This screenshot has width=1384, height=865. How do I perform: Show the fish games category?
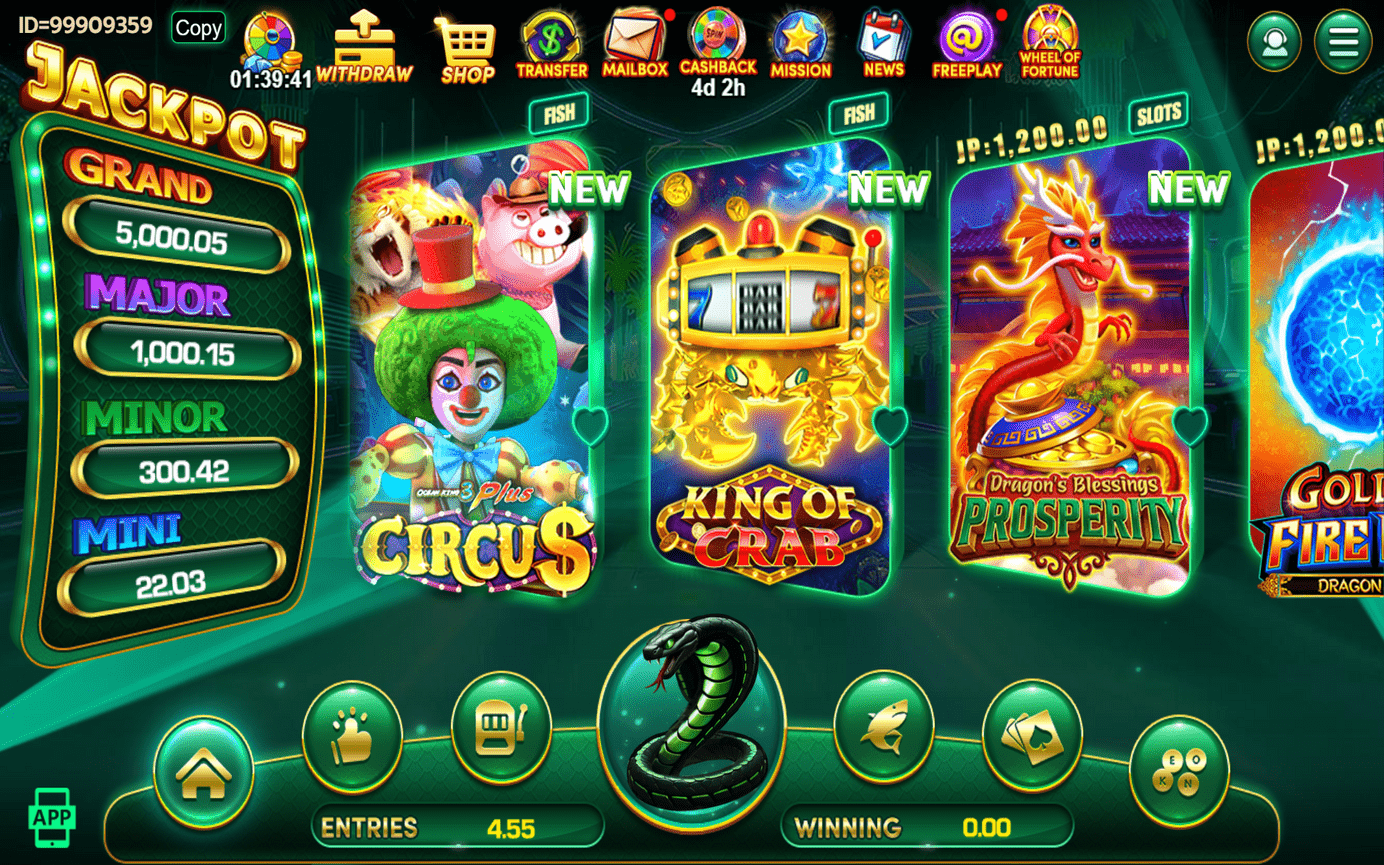[x=884, y=725]
